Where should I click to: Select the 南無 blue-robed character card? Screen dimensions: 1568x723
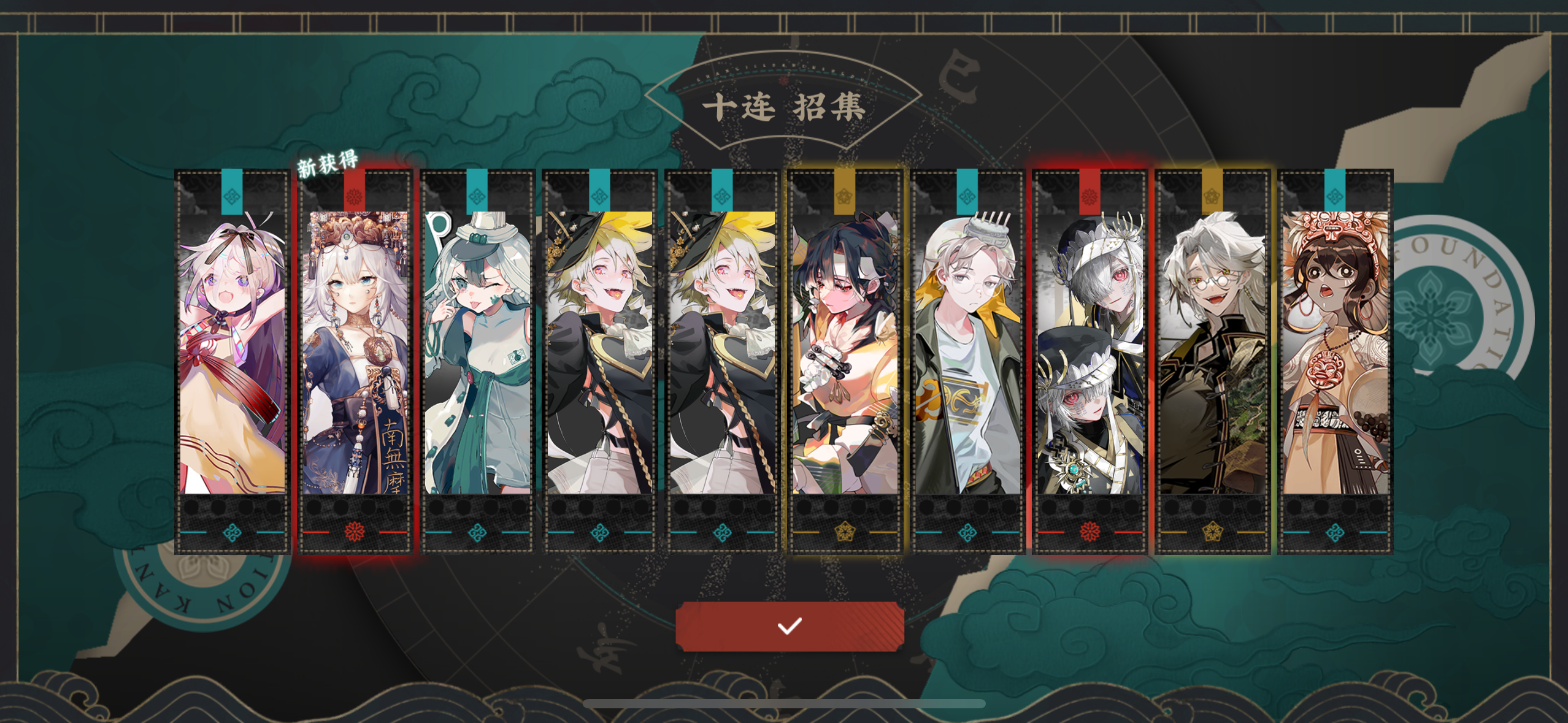[x=354, y=368]
